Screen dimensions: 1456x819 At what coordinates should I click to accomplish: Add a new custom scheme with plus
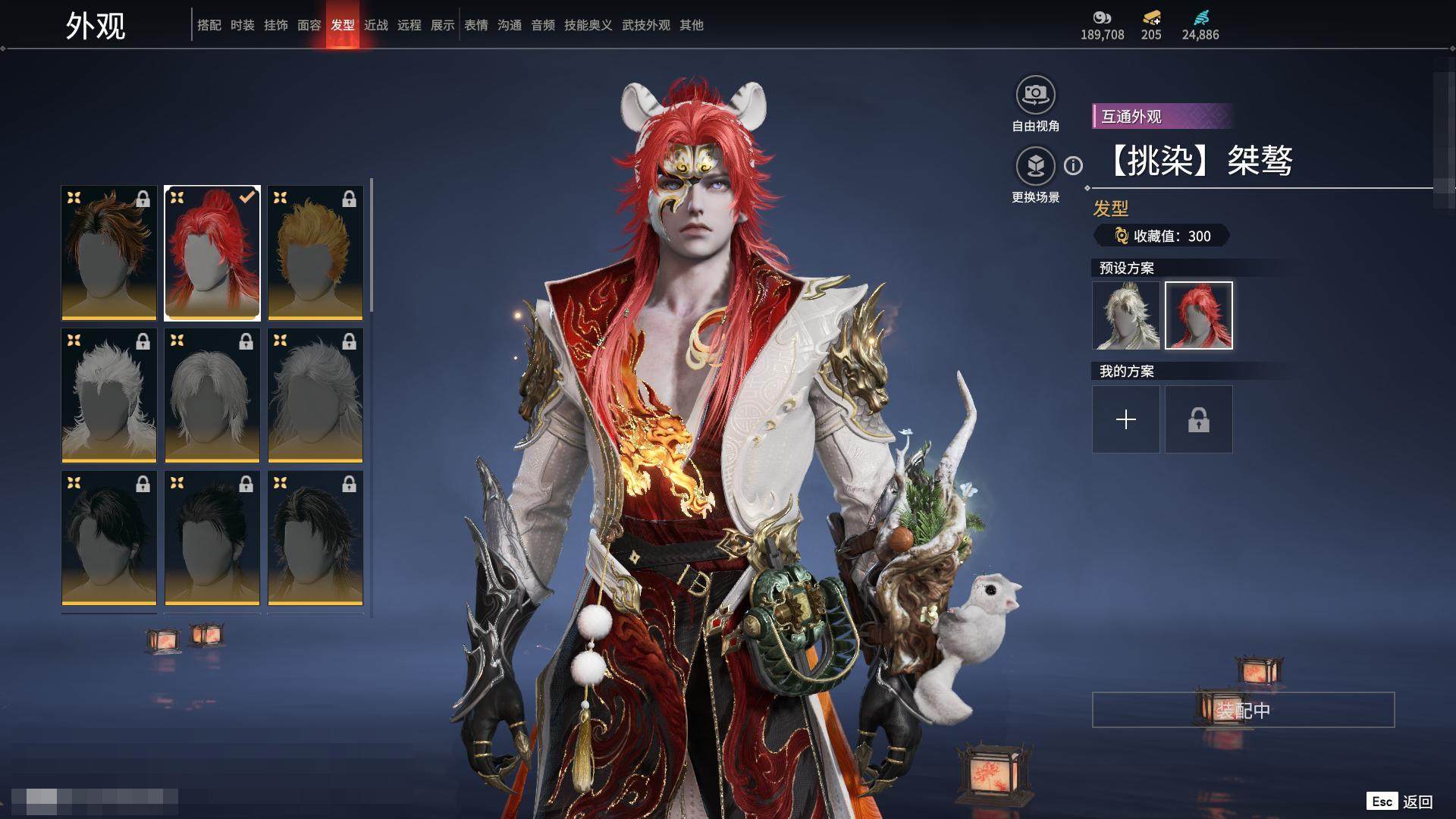[1125, 419]
